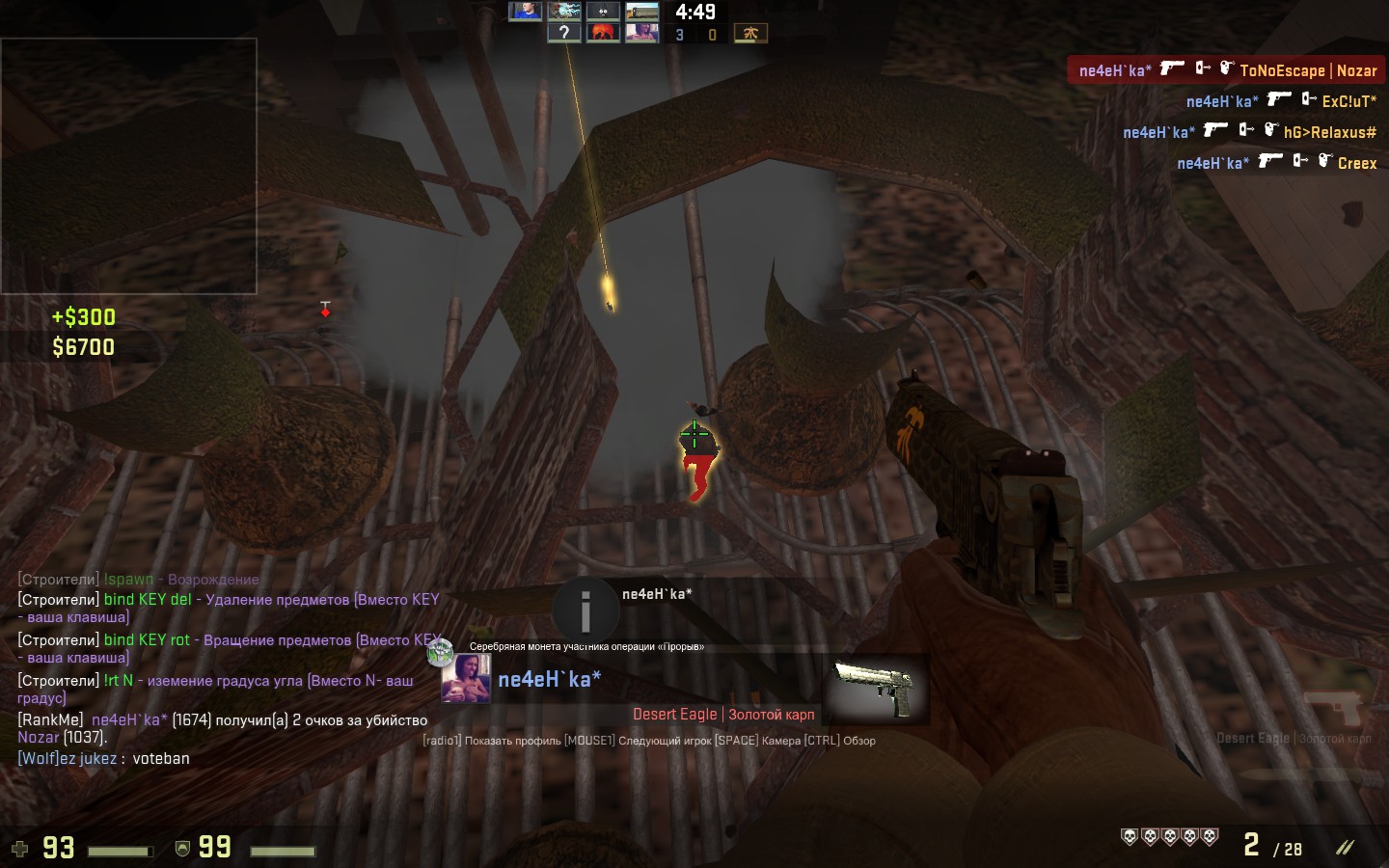Click the Desert Eagle weapon selection icon
The height and width of the screenshot is (868, 1389).
click(x=1336, y=711)
